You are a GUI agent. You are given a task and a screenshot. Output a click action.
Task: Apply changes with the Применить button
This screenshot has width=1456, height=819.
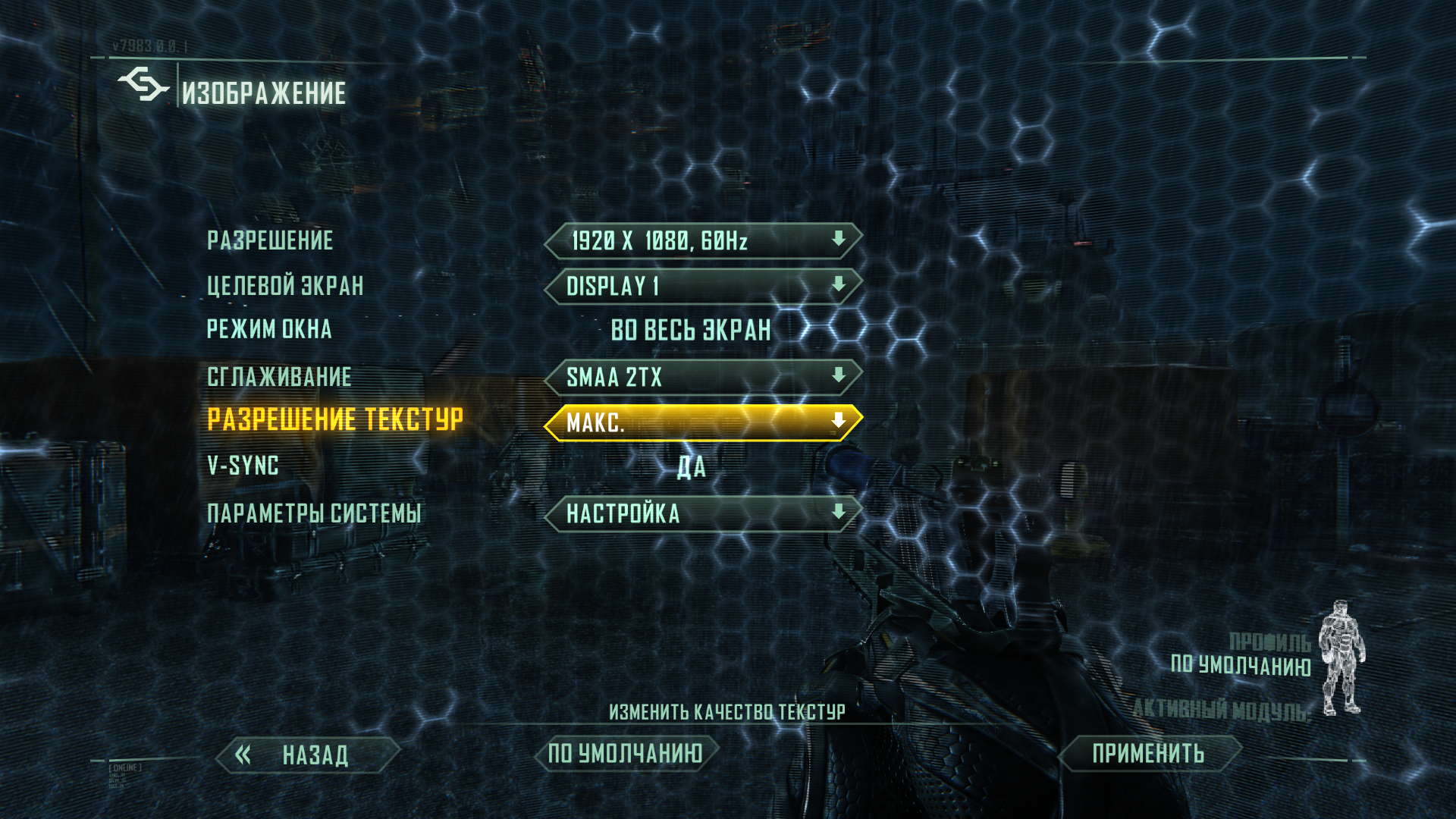coord(1148,754)
